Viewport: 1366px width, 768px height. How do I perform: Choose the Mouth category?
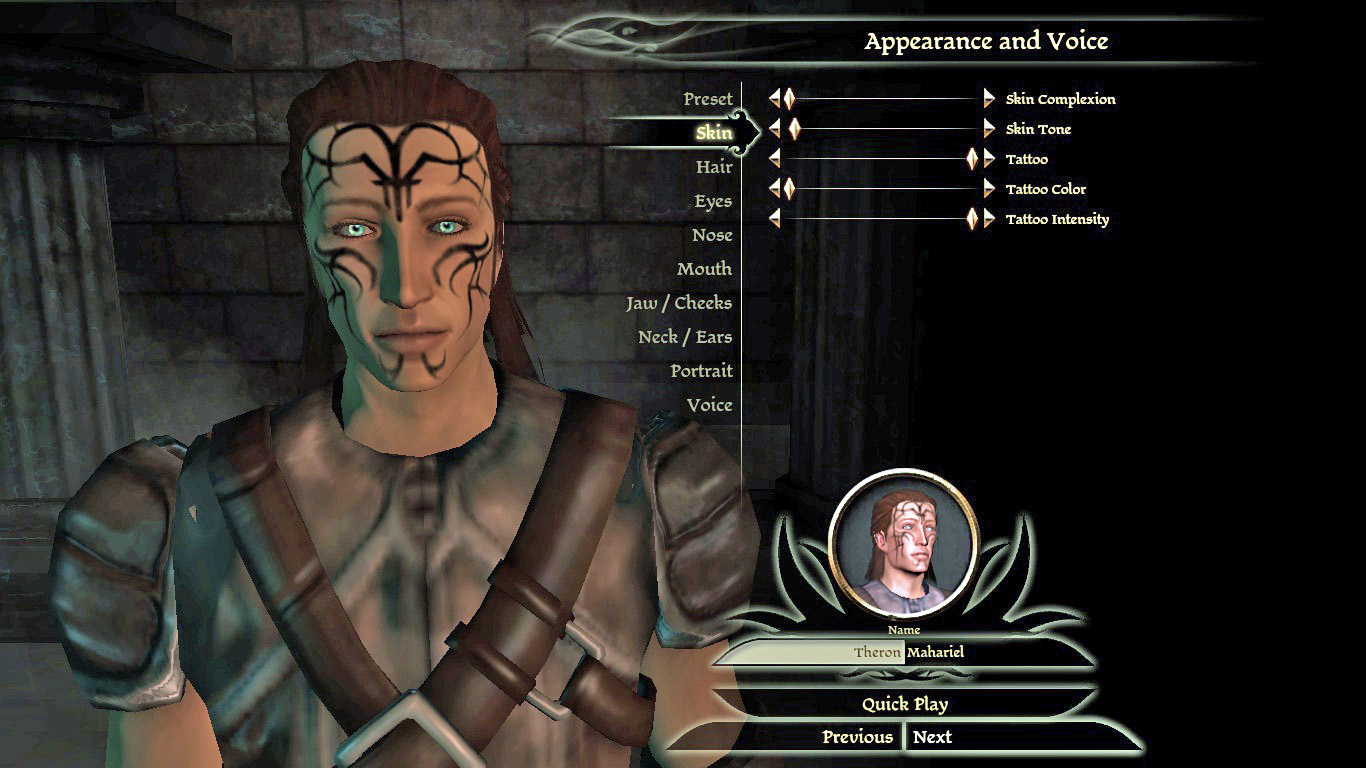[x=704, y=269]
